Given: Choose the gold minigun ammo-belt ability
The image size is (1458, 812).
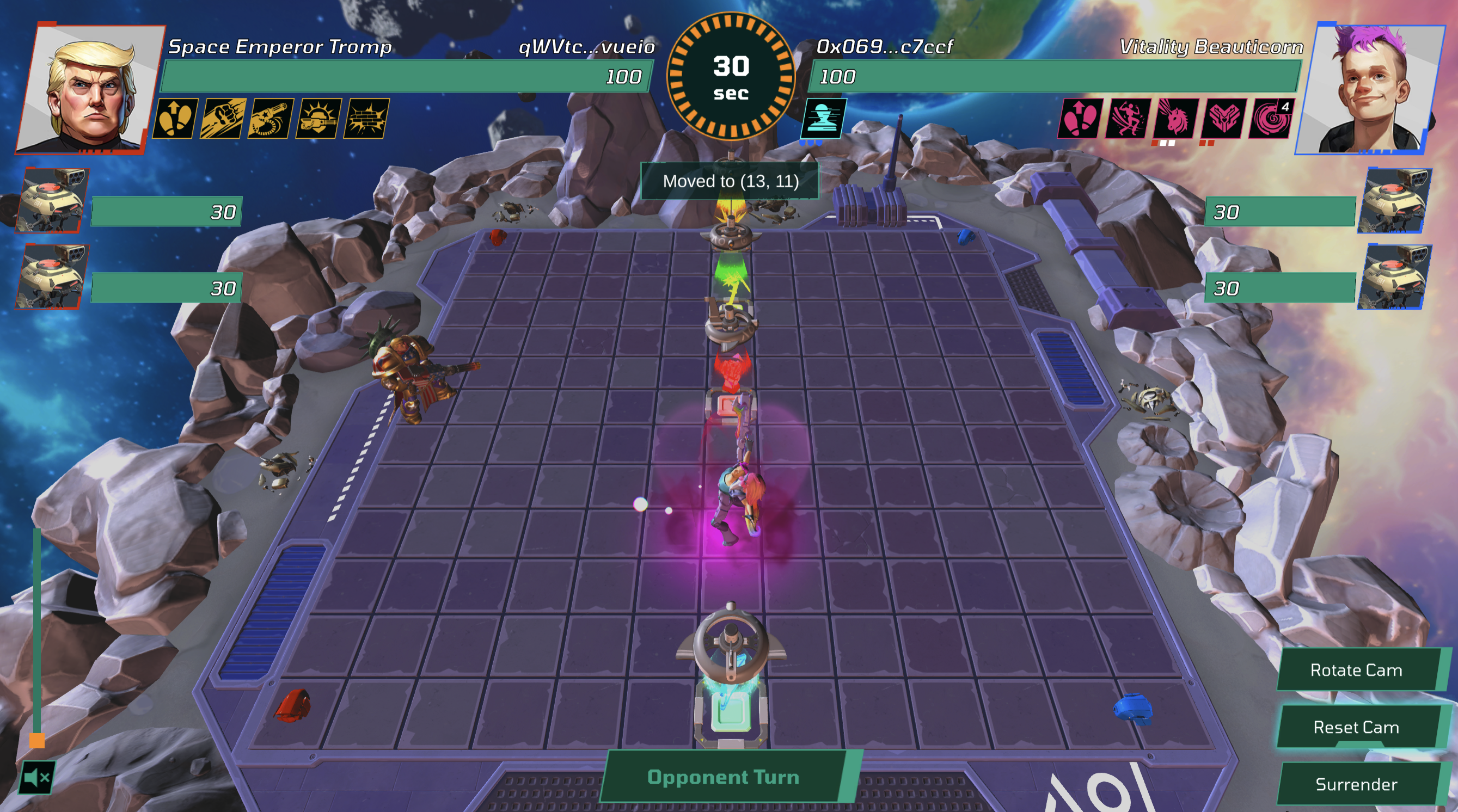Looking at the screenshot, I should point(271,118).
